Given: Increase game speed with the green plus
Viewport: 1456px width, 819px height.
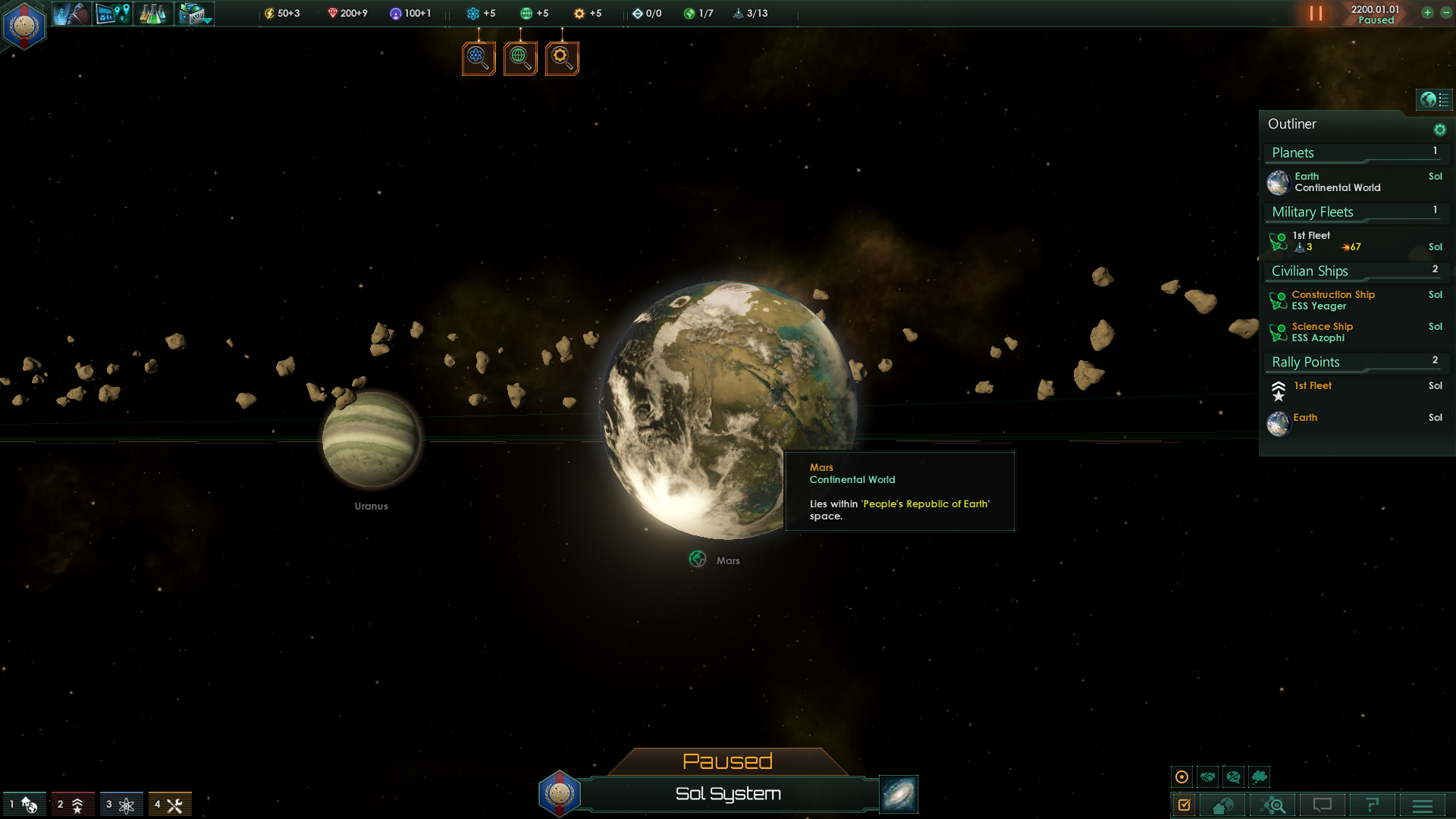Looking at the screenshot, I should pos(1429,13).
